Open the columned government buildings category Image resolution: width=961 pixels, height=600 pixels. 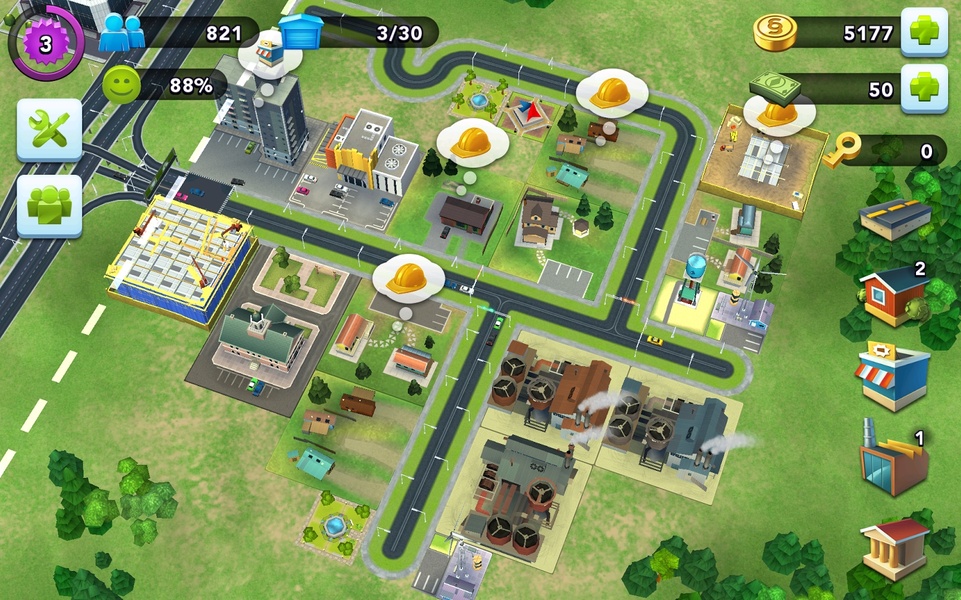pos(894,546)
